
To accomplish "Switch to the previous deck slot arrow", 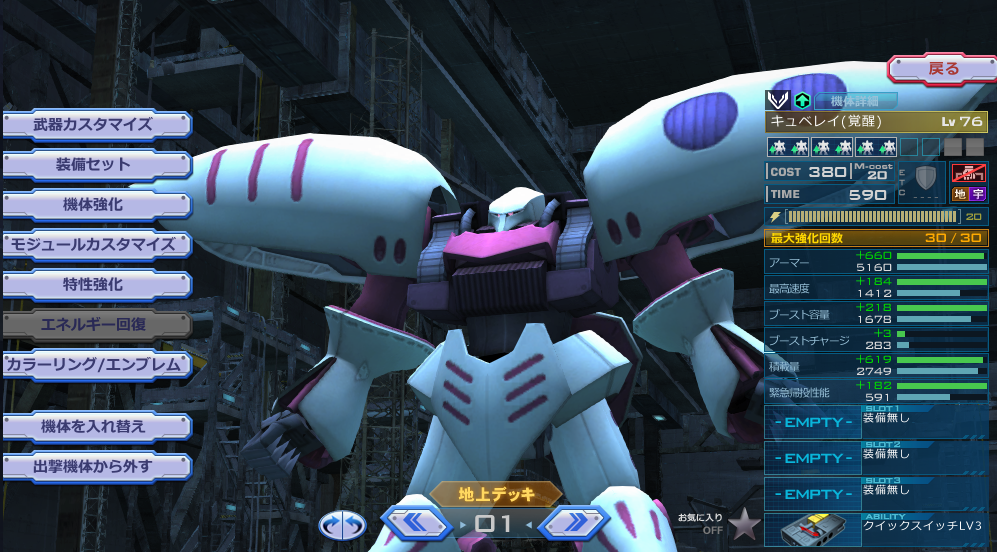I will click(416, 522).
